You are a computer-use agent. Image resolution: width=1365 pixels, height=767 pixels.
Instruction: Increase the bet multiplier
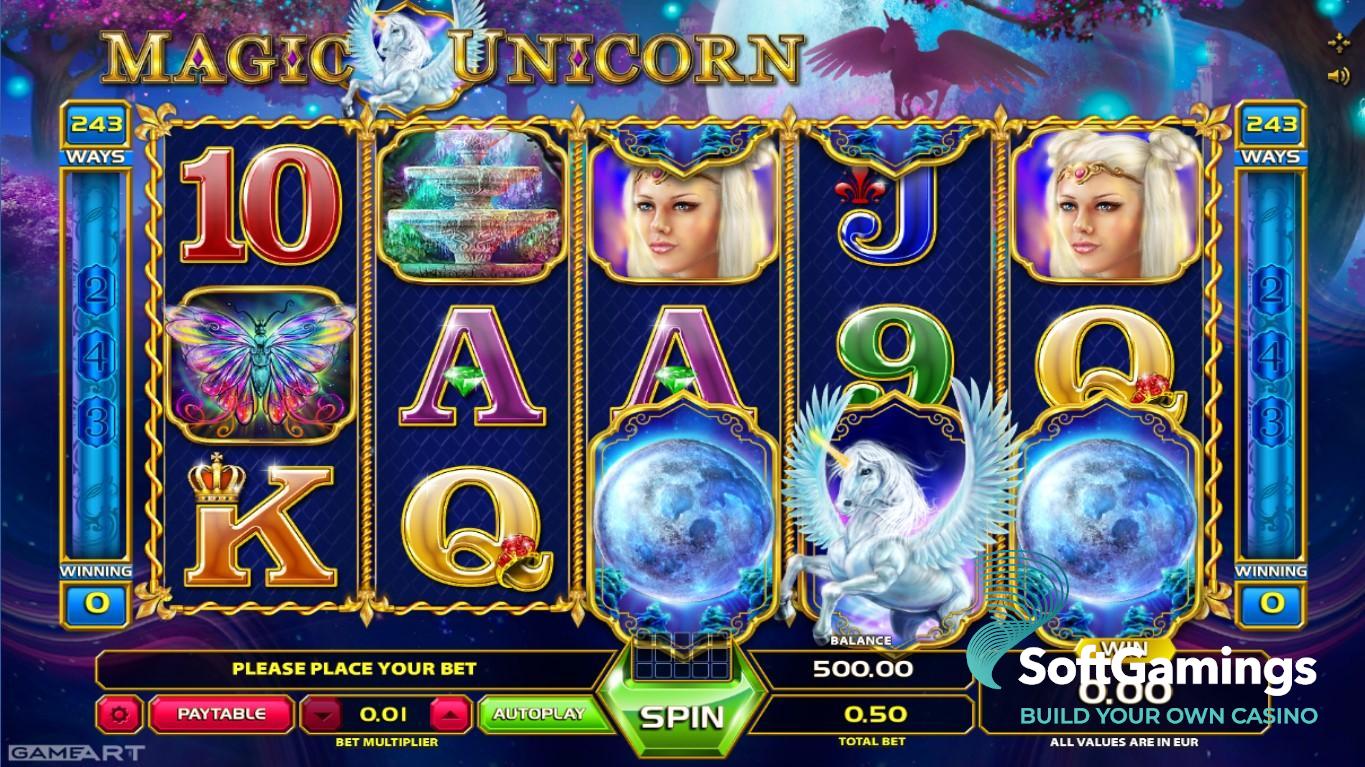451,715
